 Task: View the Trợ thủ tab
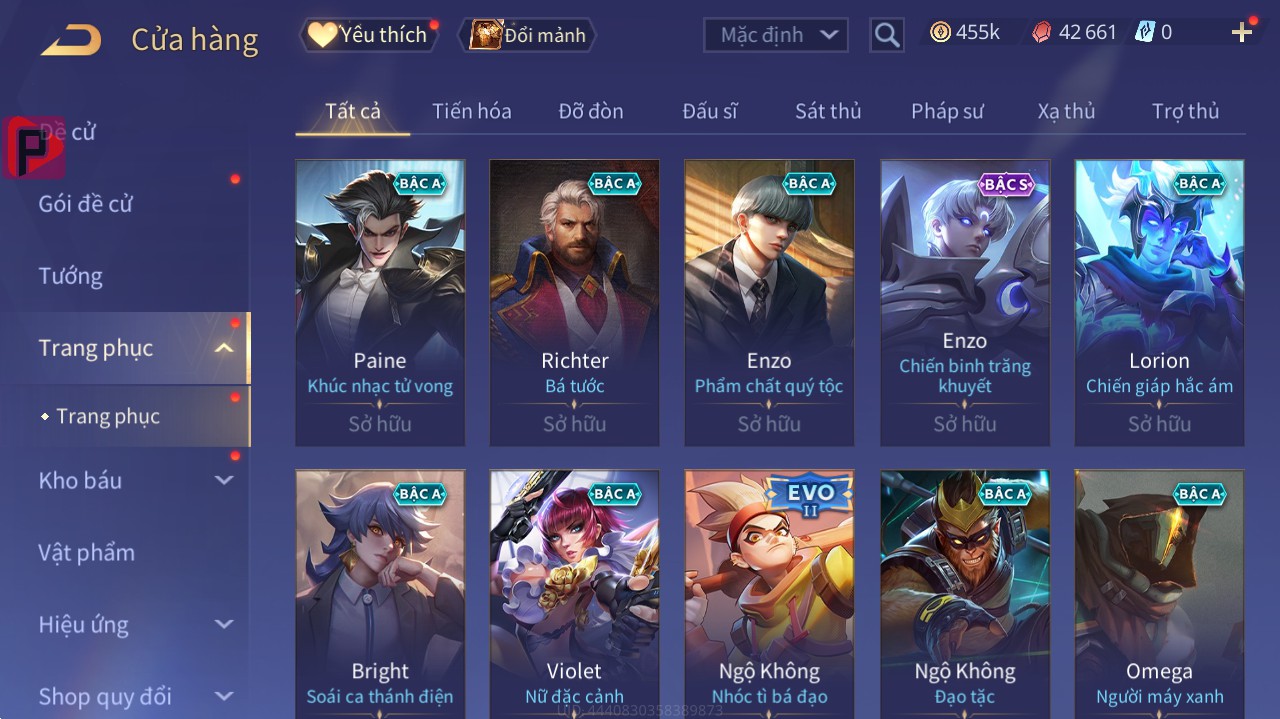(1185, 111)
